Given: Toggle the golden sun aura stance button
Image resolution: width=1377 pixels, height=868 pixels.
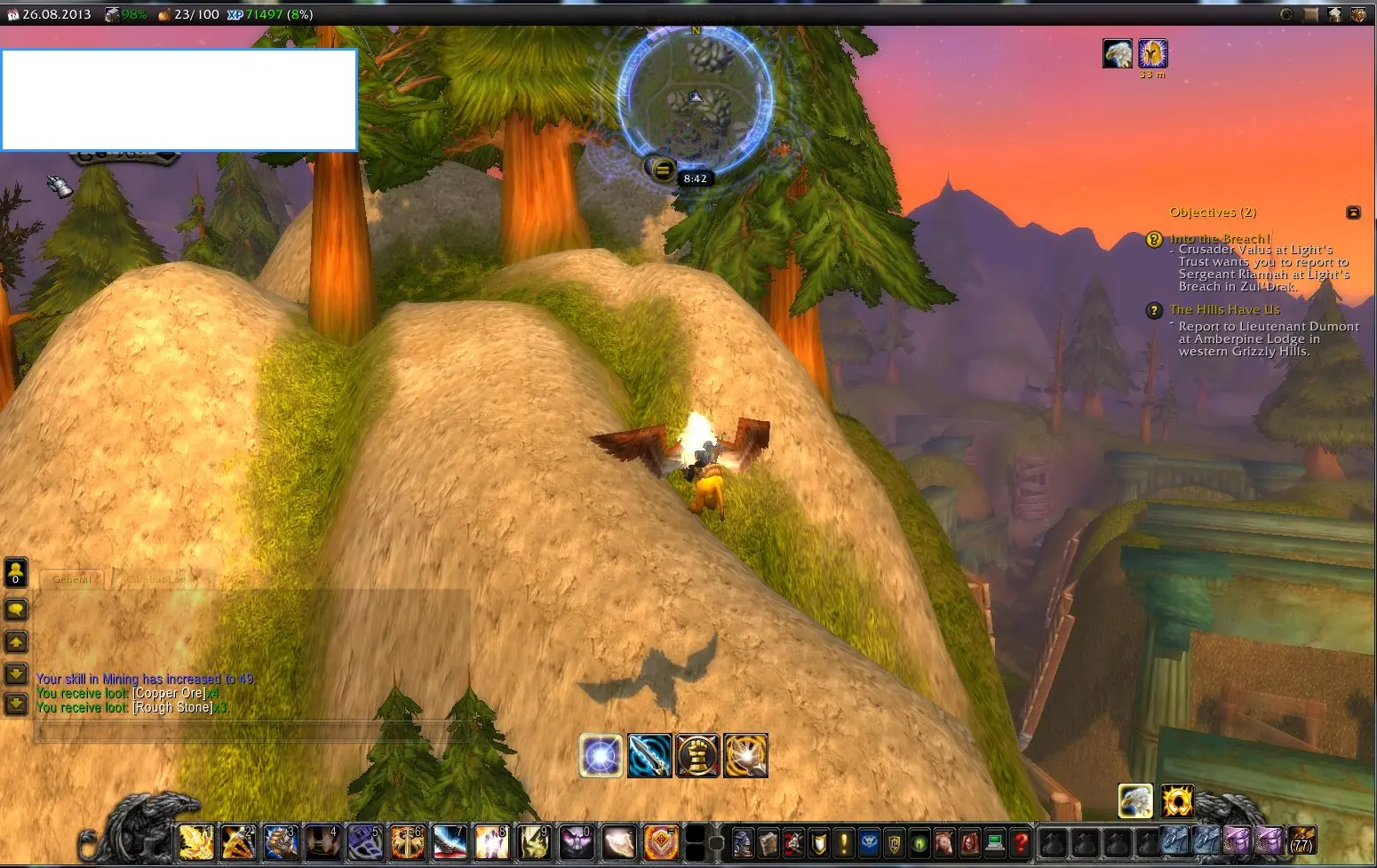Looking at the screenshot, I should pyautogui.click(x=1177, y=801).
